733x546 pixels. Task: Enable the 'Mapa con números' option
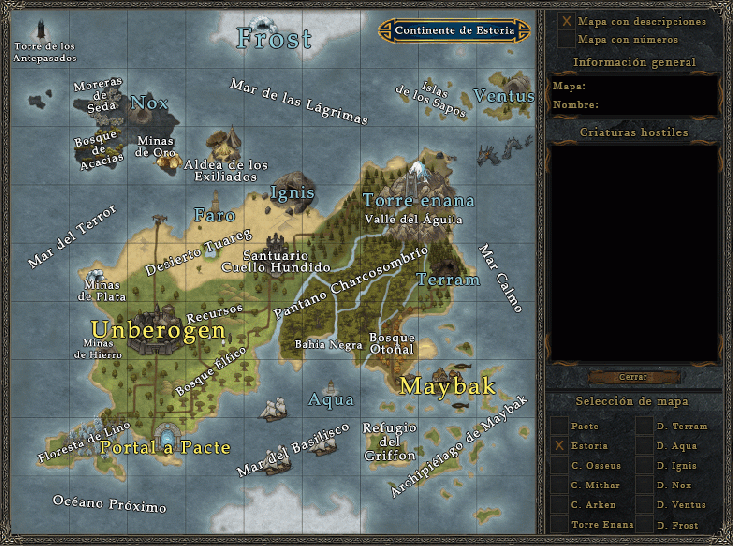[567, 39]
